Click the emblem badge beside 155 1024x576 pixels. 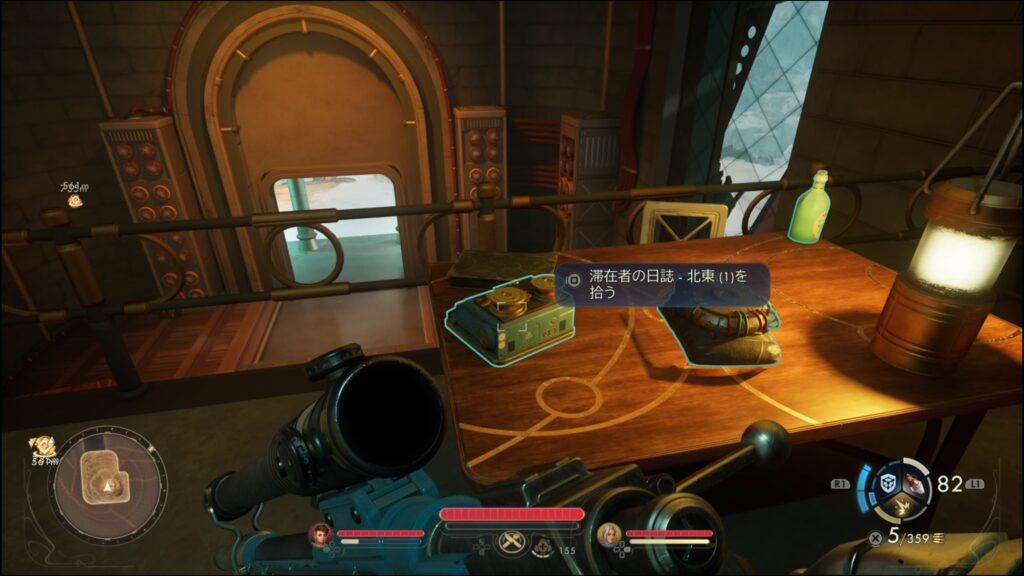point(545,547)
